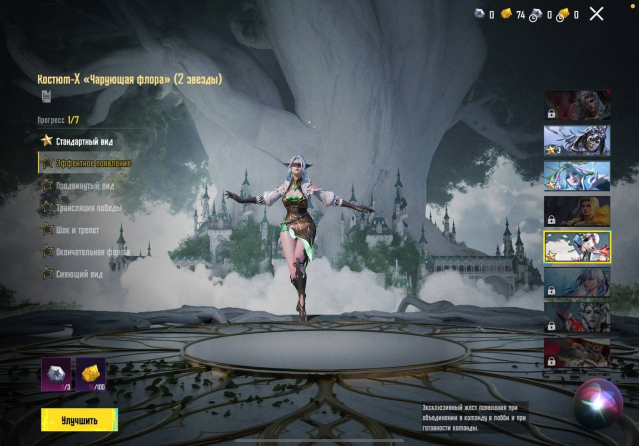This screenshot has height=446, width=639.
Task: Choose the Трансляция победы stage
Action: pos(91,207)
